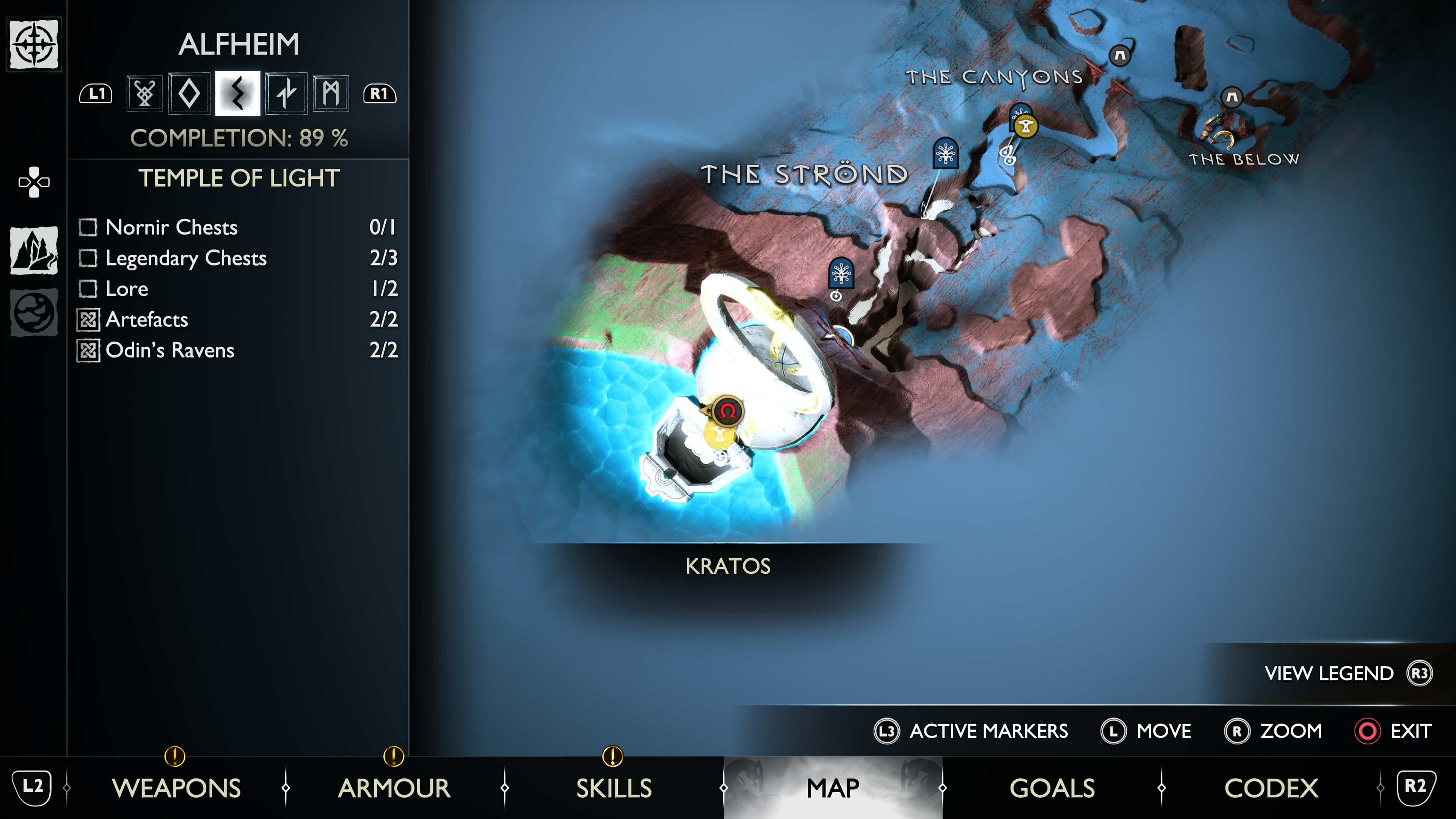
Task: Open the mountain region view icon
Action: [x=34, y=250]
